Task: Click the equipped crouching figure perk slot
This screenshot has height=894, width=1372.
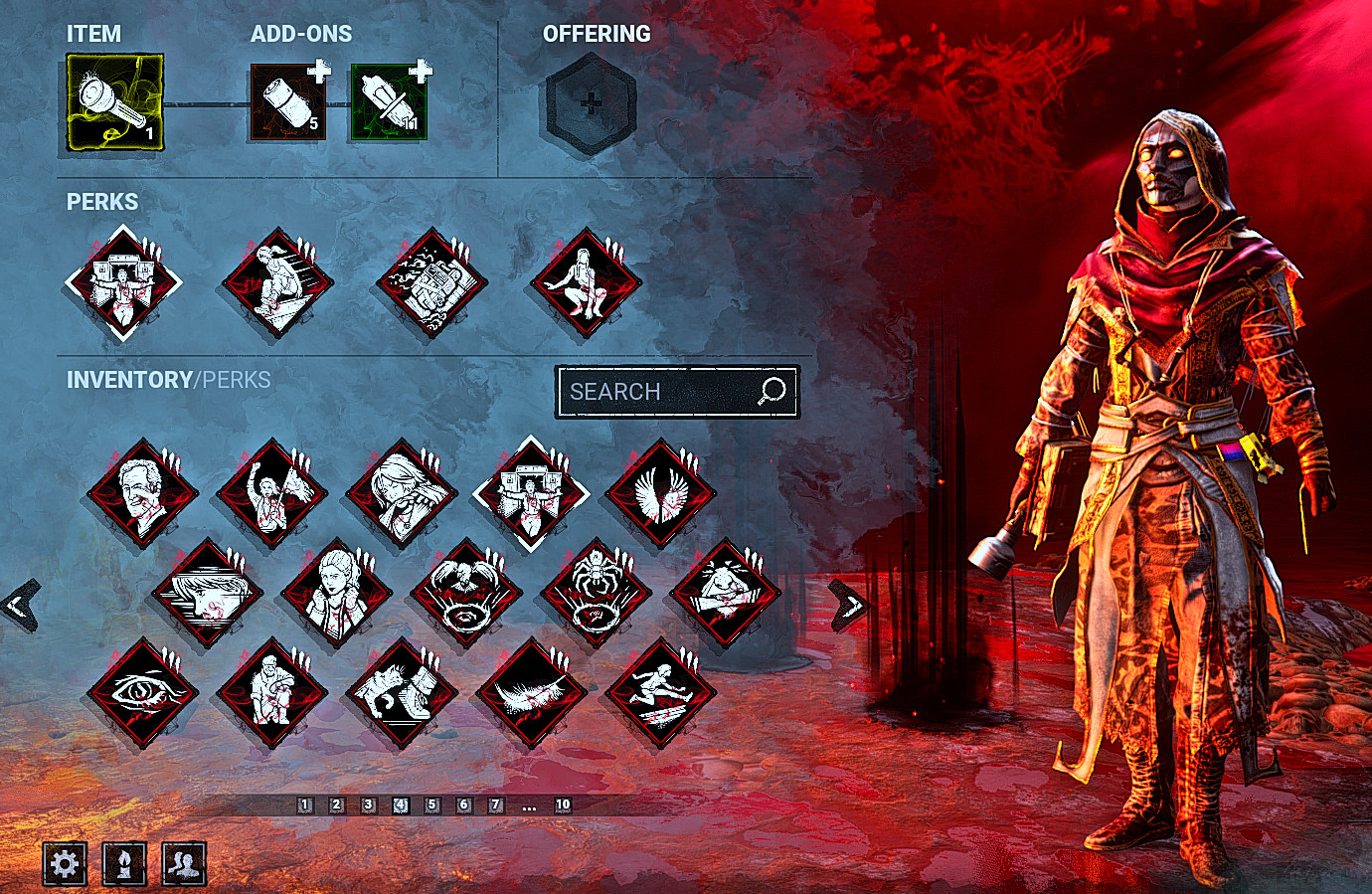Action: [x=586, y=282]
